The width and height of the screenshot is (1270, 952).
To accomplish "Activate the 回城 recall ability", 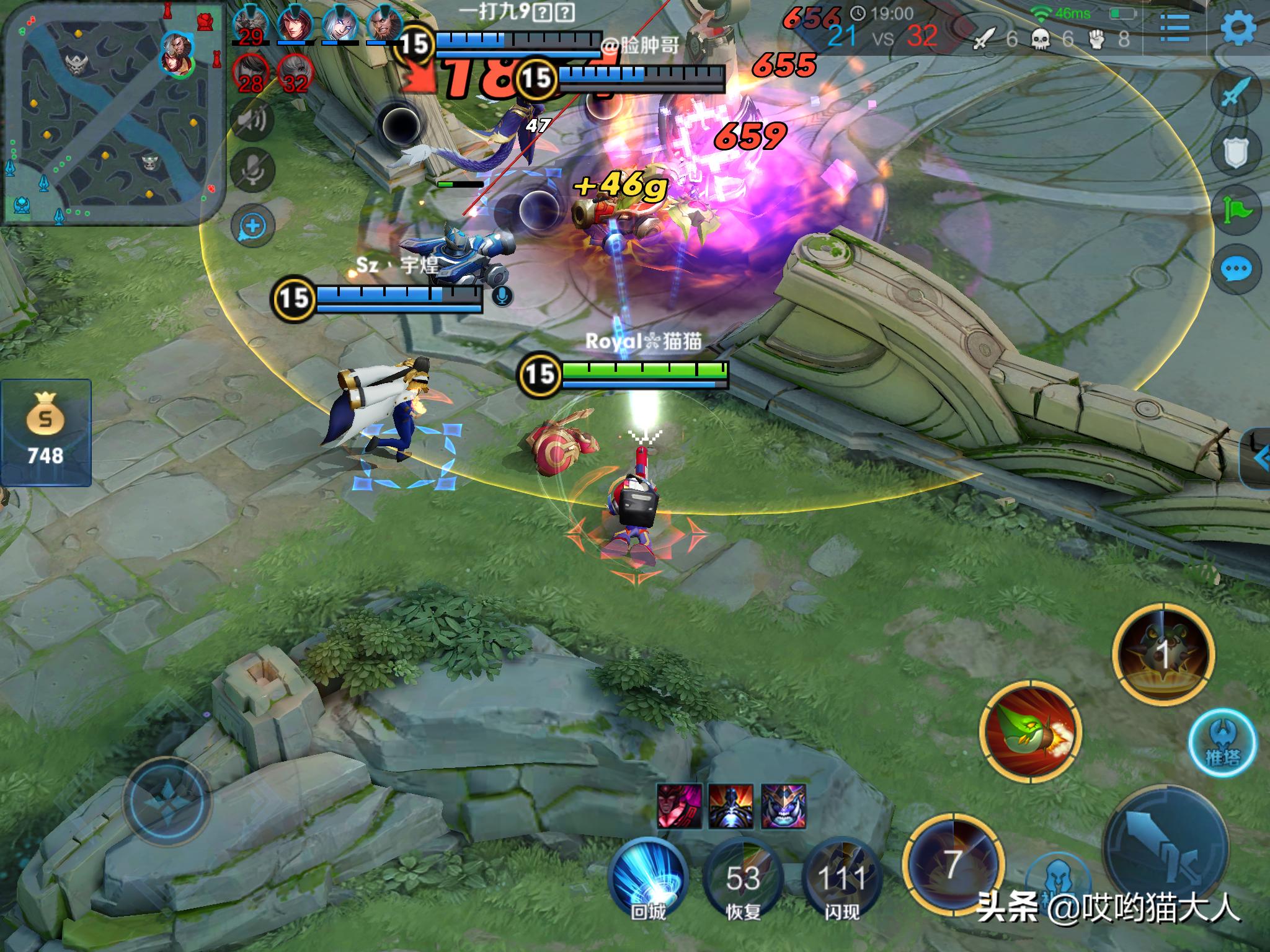I will pos(649,878).
